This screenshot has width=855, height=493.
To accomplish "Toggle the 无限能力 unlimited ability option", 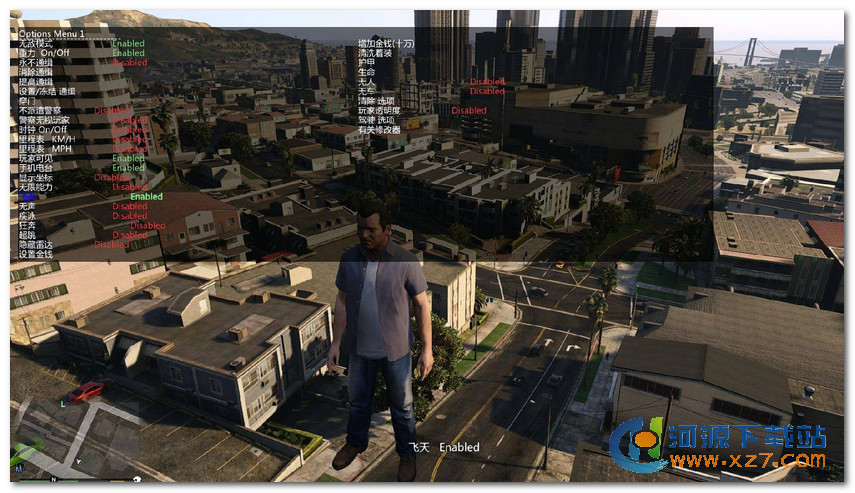I will point(36,187).
